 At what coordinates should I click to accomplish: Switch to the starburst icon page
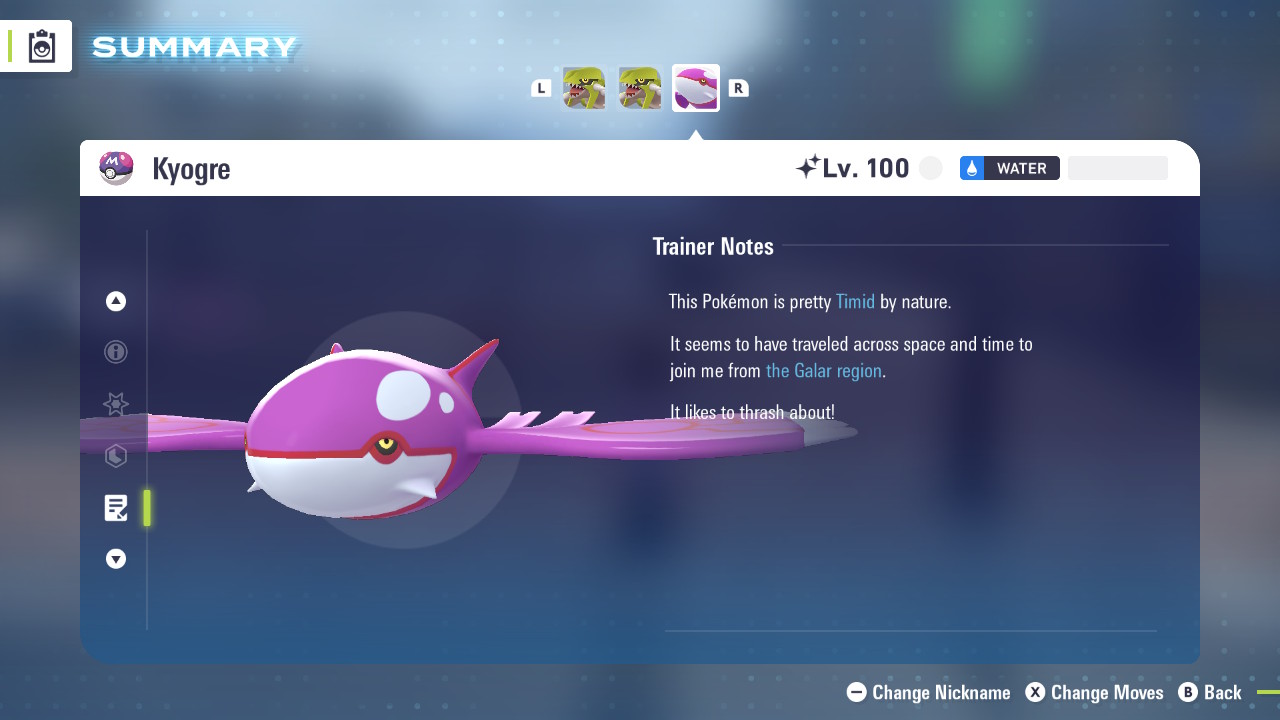click(x=116, y=404)
